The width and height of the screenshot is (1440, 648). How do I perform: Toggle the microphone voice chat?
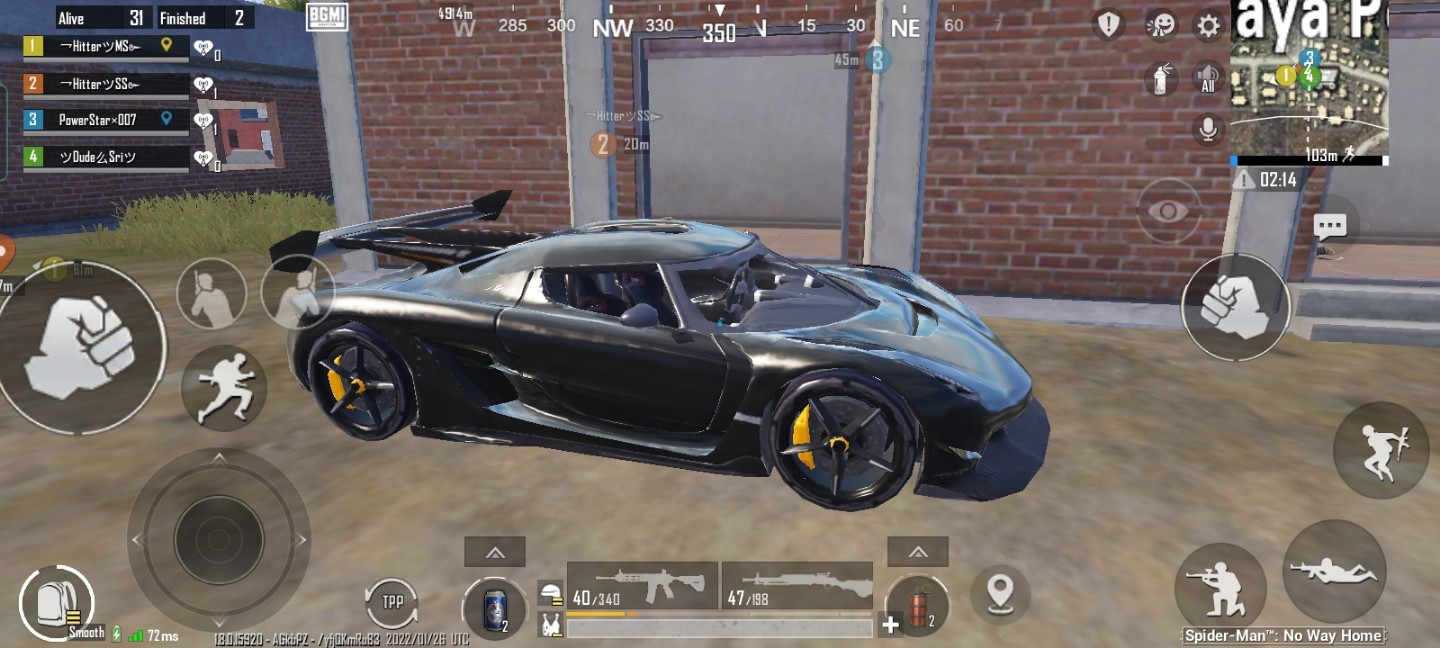(x=1208, y=129)
